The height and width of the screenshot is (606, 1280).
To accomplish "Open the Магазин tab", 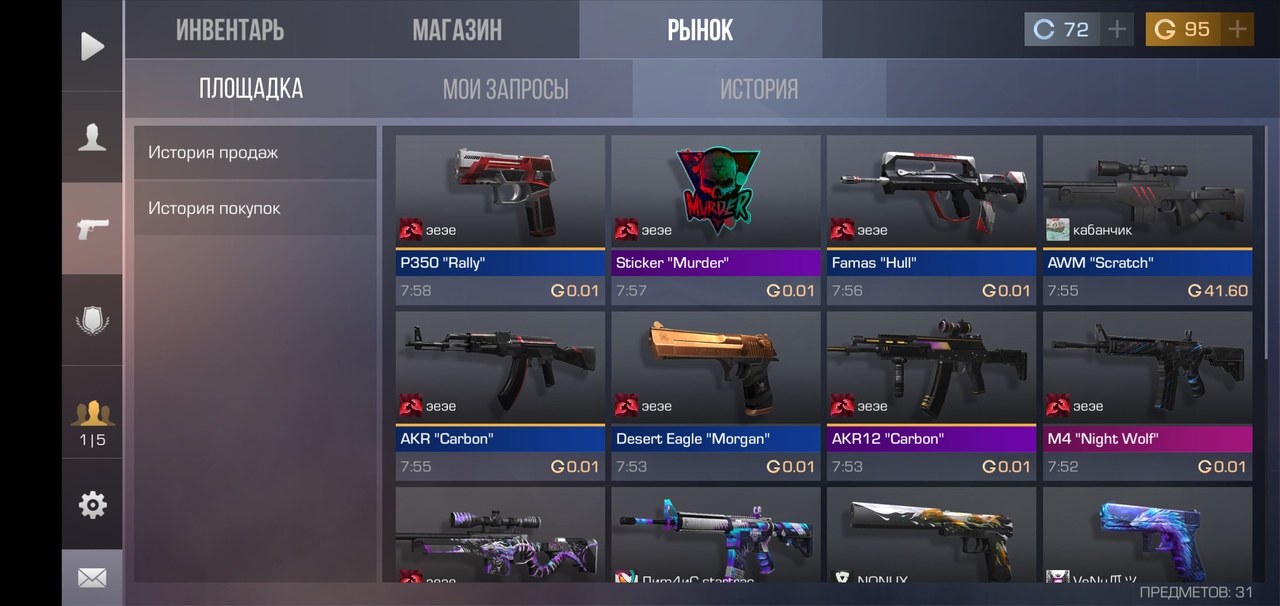I will (457, 30).
